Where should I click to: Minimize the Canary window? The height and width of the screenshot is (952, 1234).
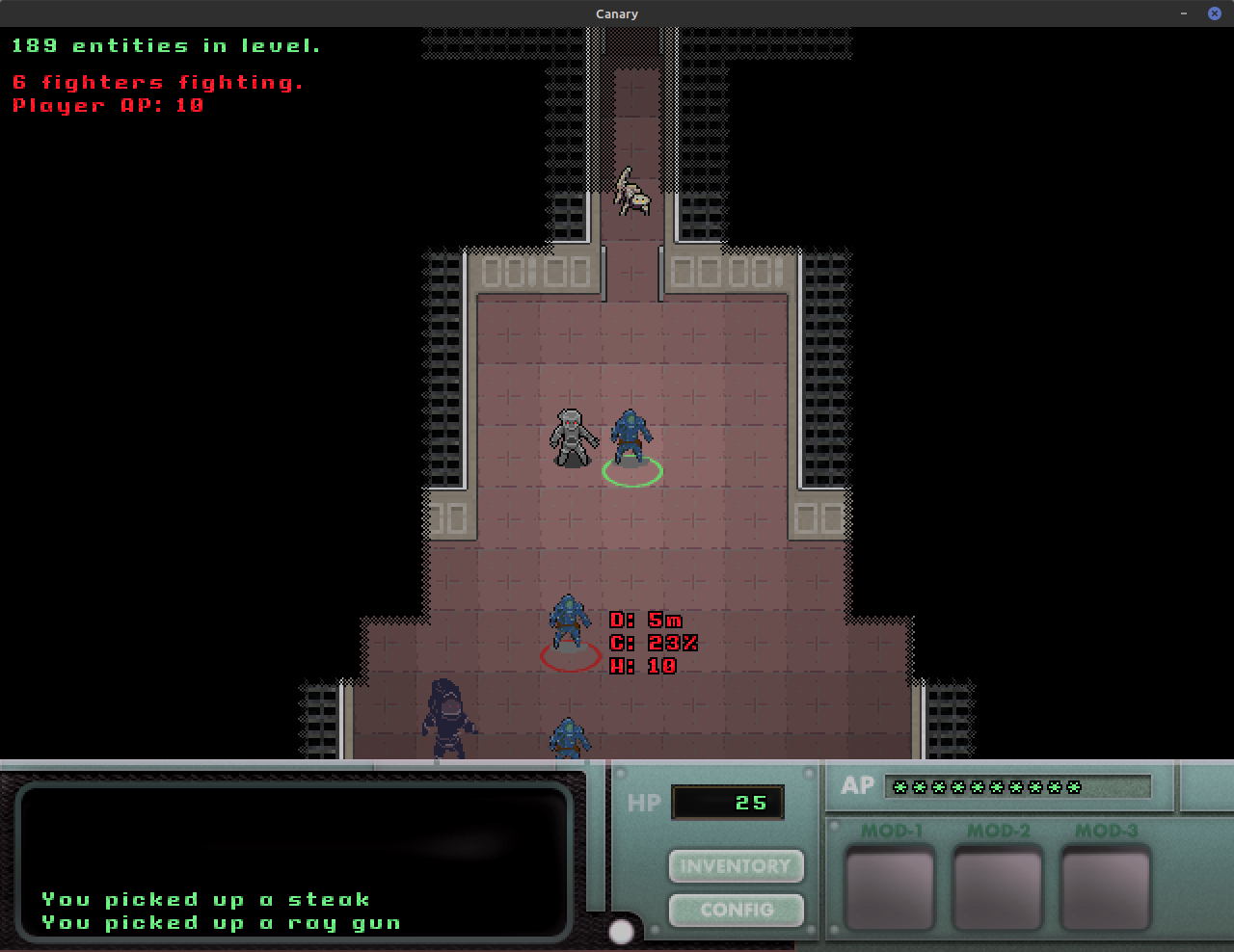(1184, 13)
